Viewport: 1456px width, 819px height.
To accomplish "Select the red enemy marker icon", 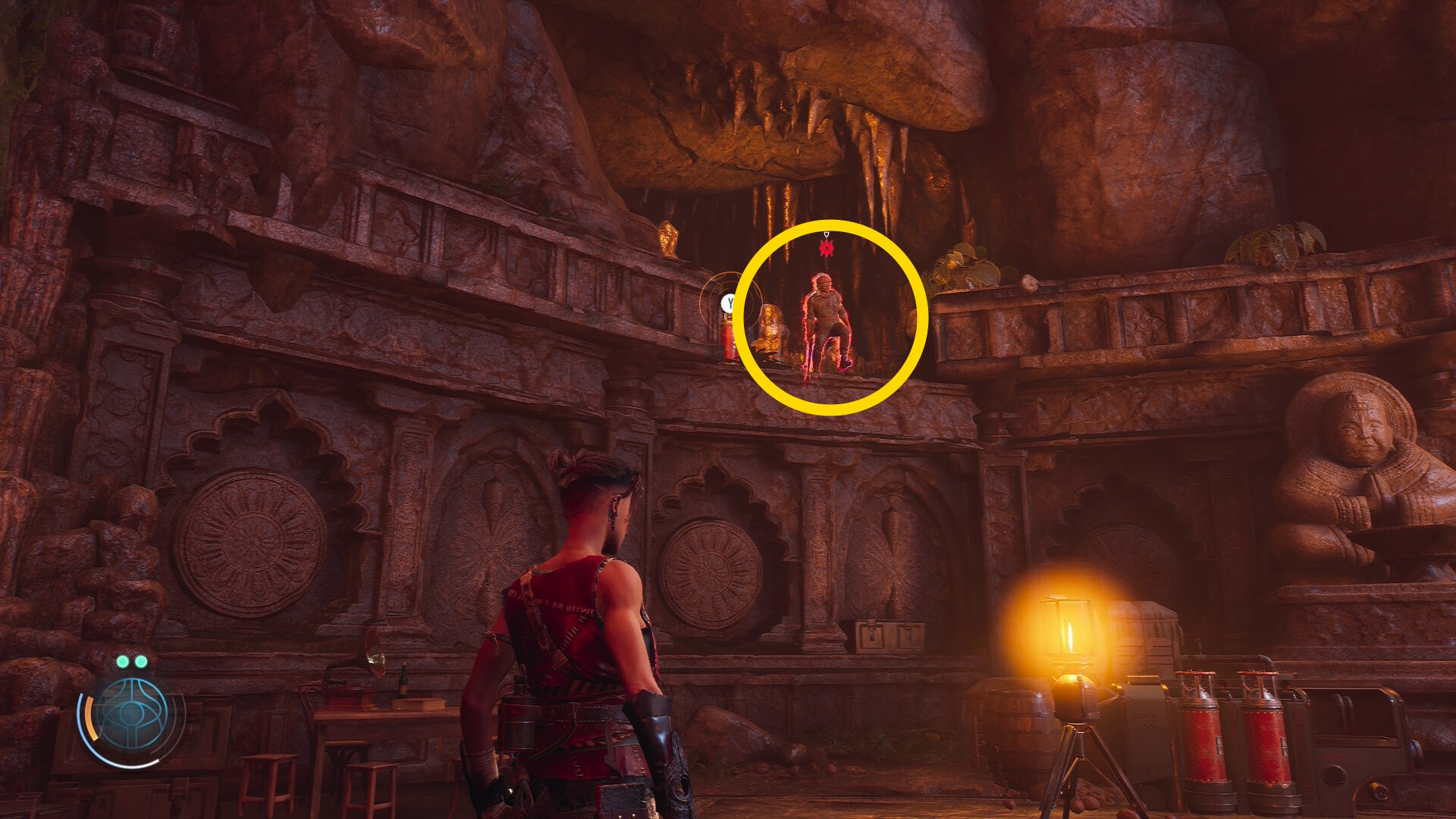I will pos(827,247).
